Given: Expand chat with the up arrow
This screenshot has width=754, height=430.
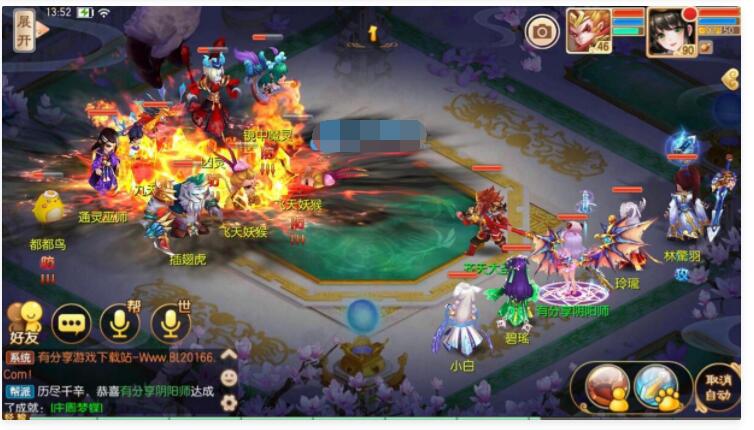Looking at the screenshot, I should [229, 354].
